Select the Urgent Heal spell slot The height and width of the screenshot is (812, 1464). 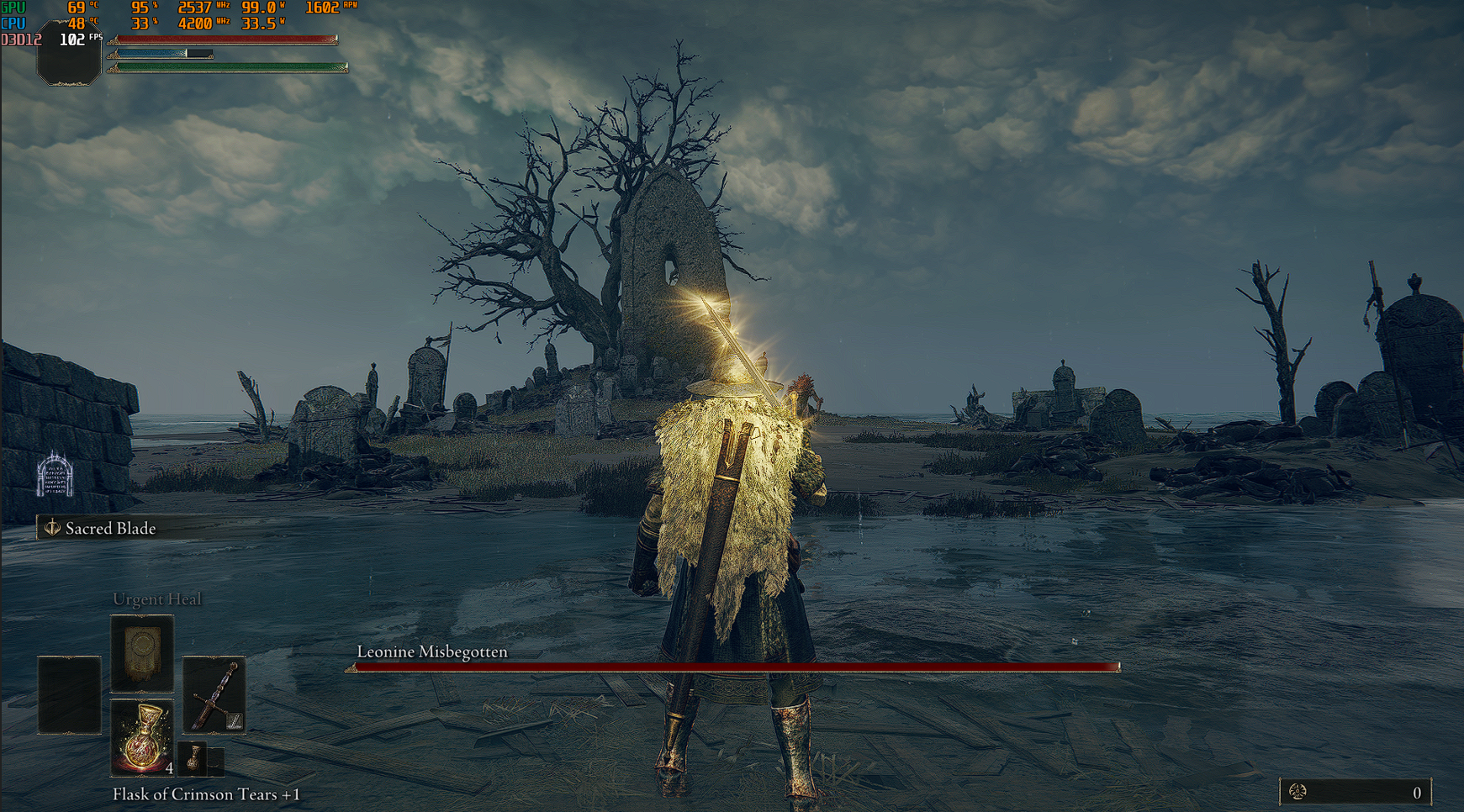tap(142, 653)
